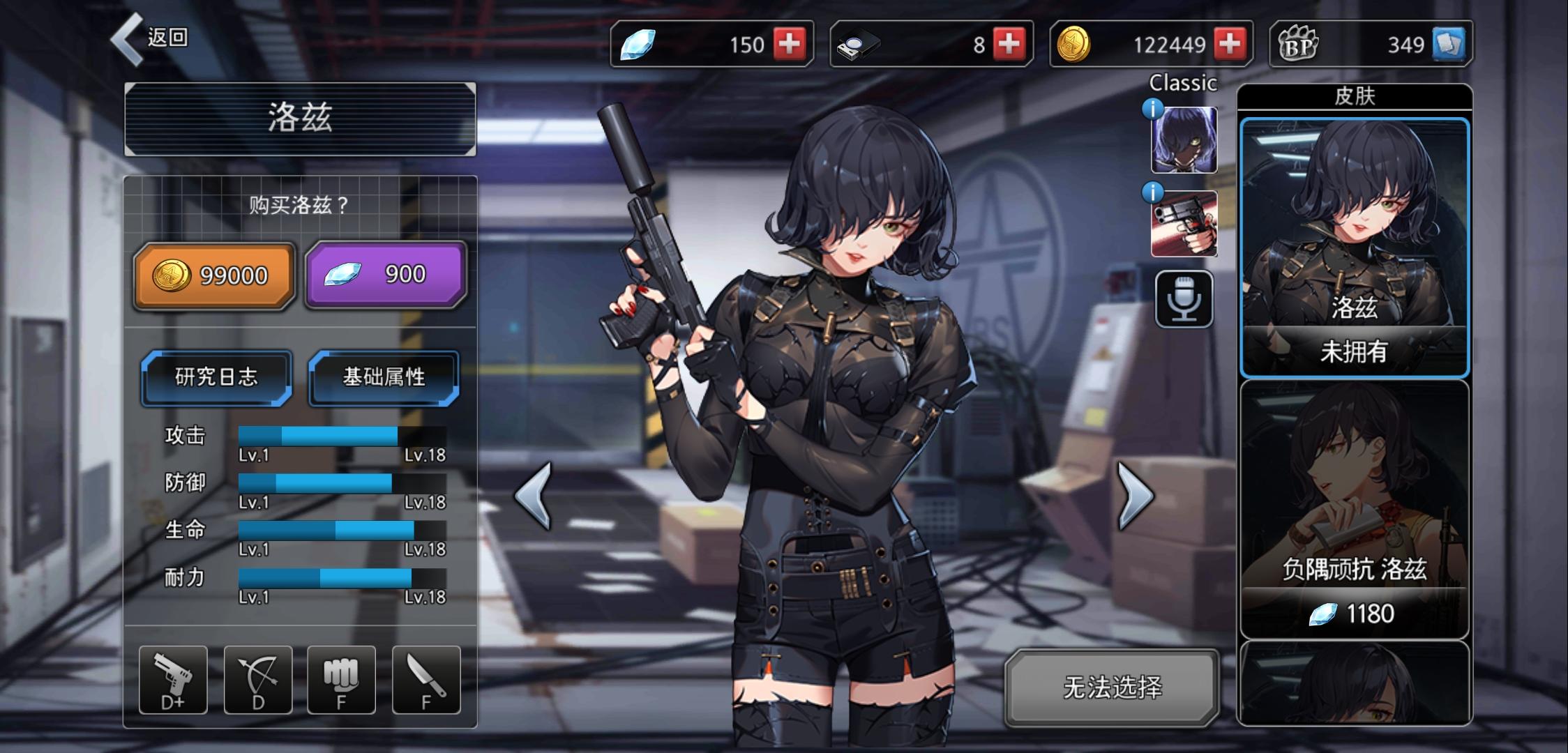Purchase 洛兹 with 99000 gold coins
The image size is (1568, 753).
pyautogui.click(x=213, y=274)
